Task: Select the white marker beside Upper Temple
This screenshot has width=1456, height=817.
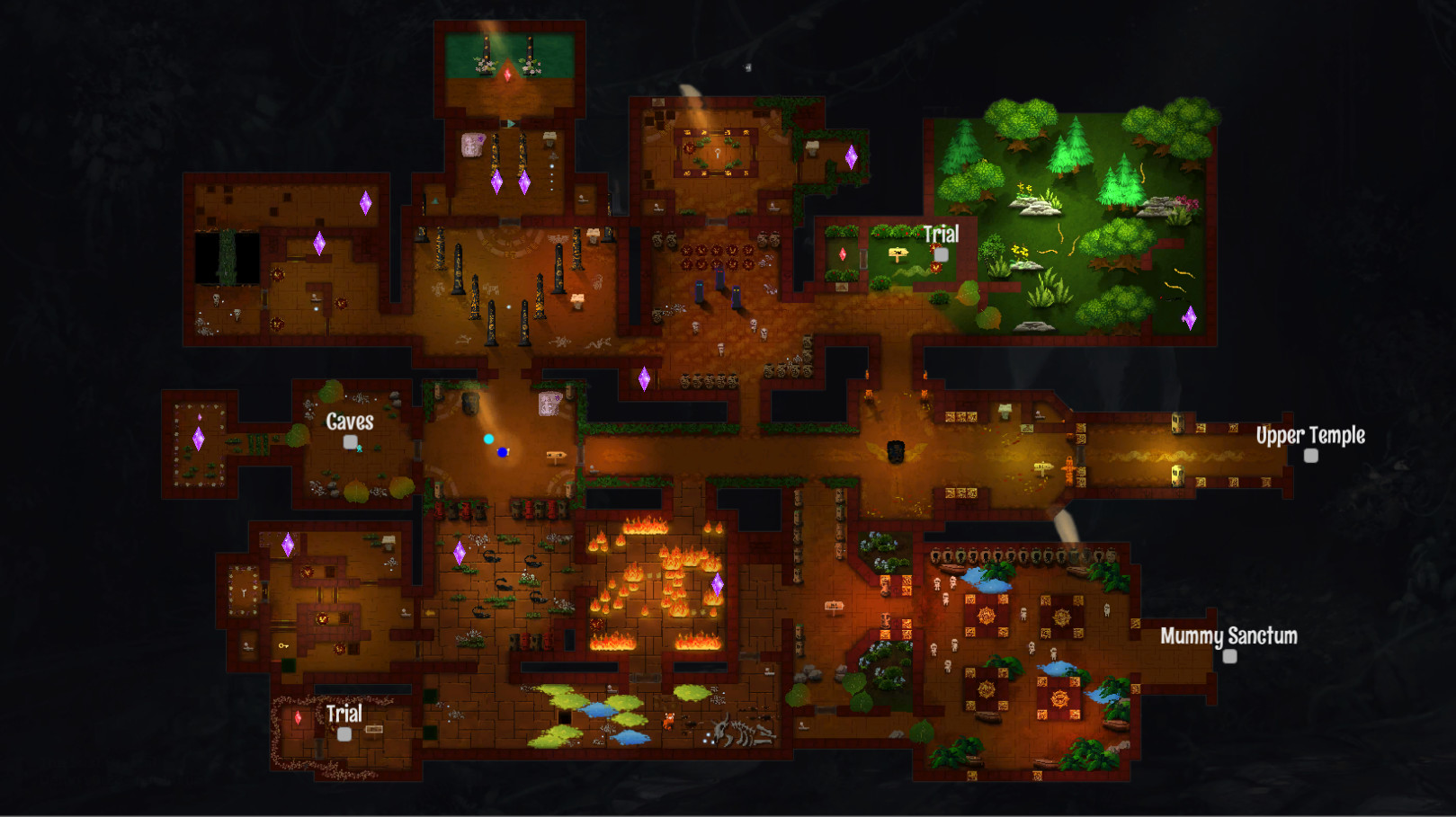Action: (1309, 456)
